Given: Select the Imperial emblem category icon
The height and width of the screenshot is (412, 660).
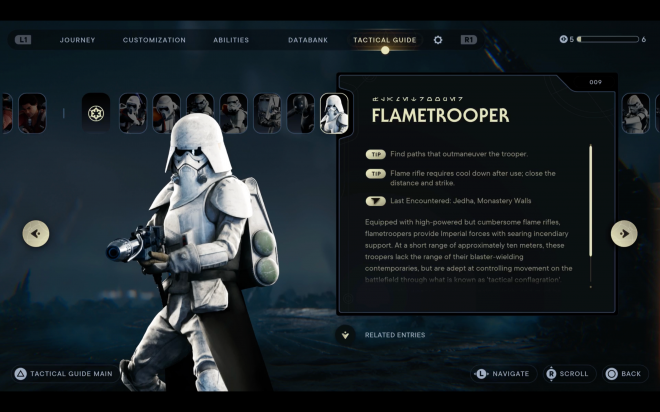Looking at the screenshot, I should 96,113.
